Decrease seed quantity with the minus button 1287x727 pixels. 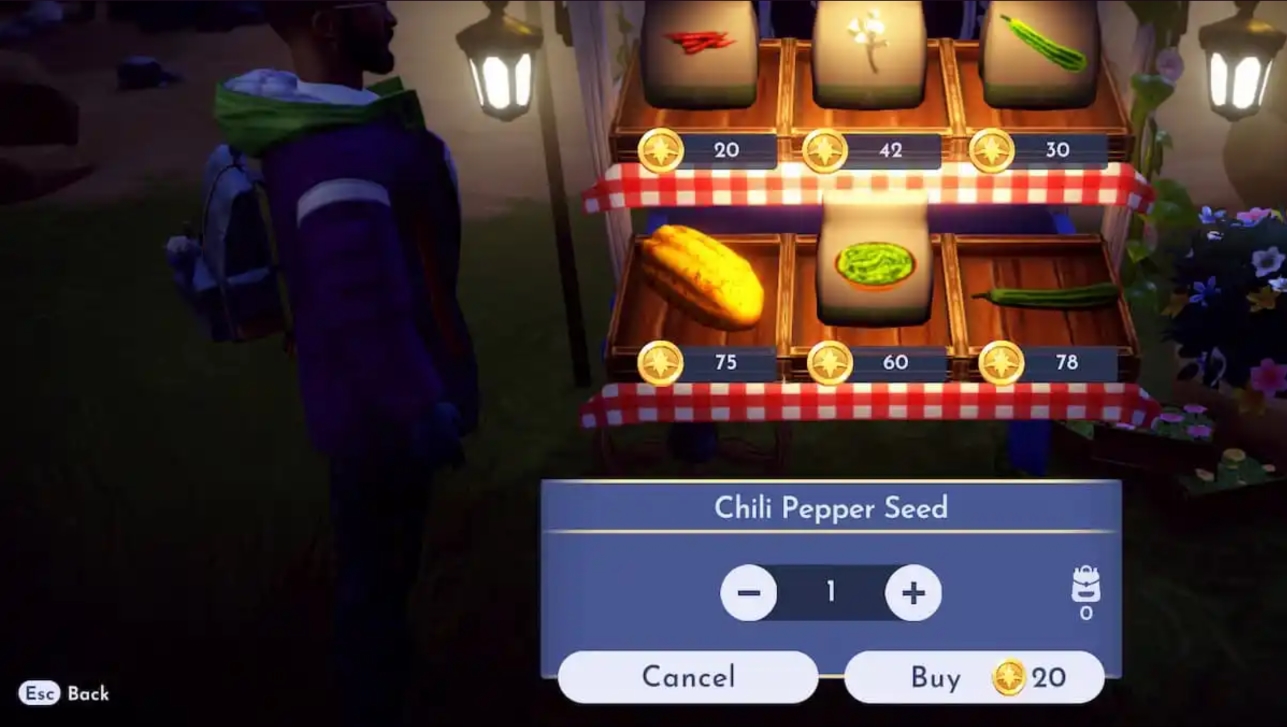click(x=749, y=592)
